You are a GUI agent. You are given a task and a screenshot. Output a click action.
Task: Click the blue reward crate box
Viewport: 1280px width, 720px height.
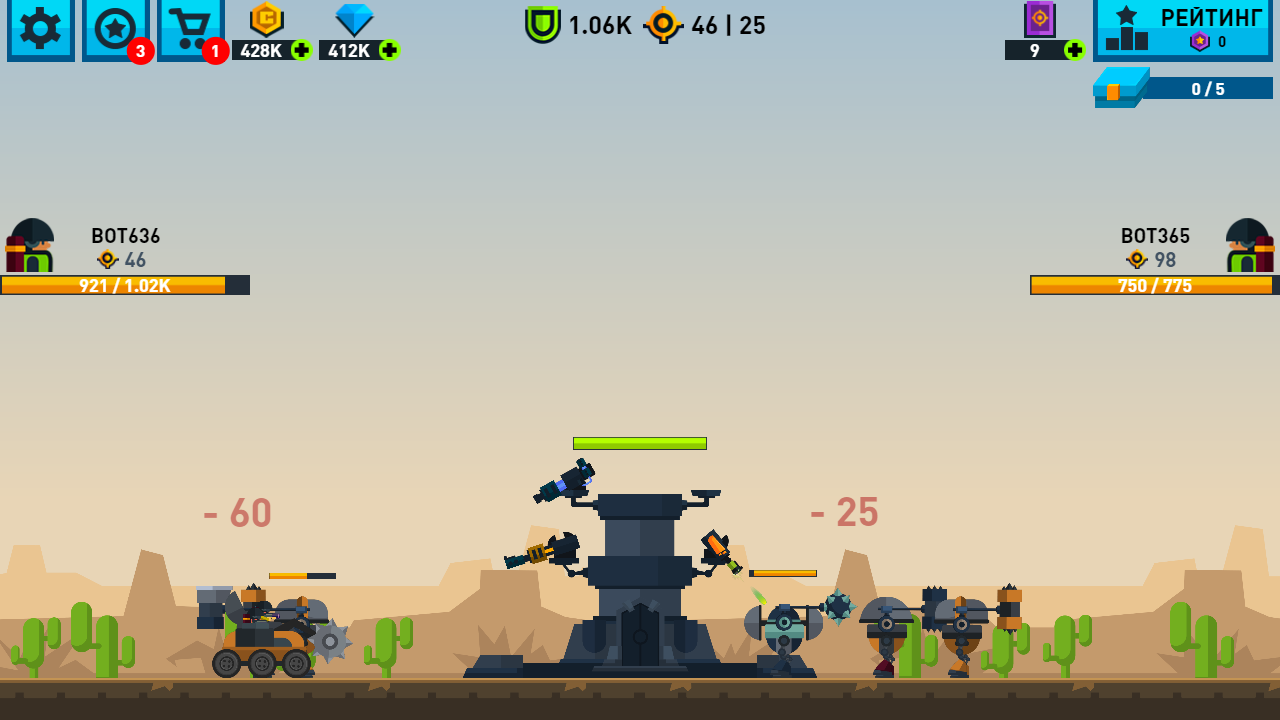tap(1120, 88)
